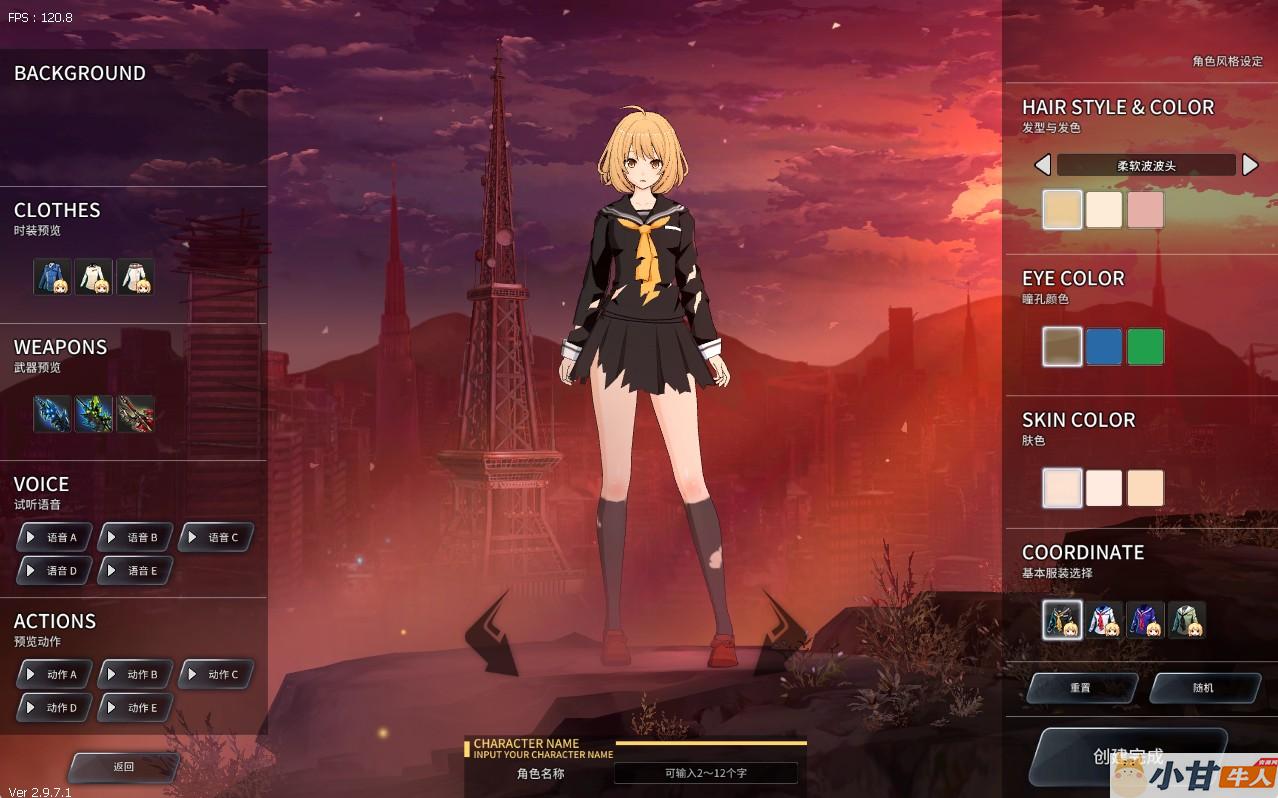Preview action 动作 C
Viewport: 1278px width, 798px height.
point(216,674)
